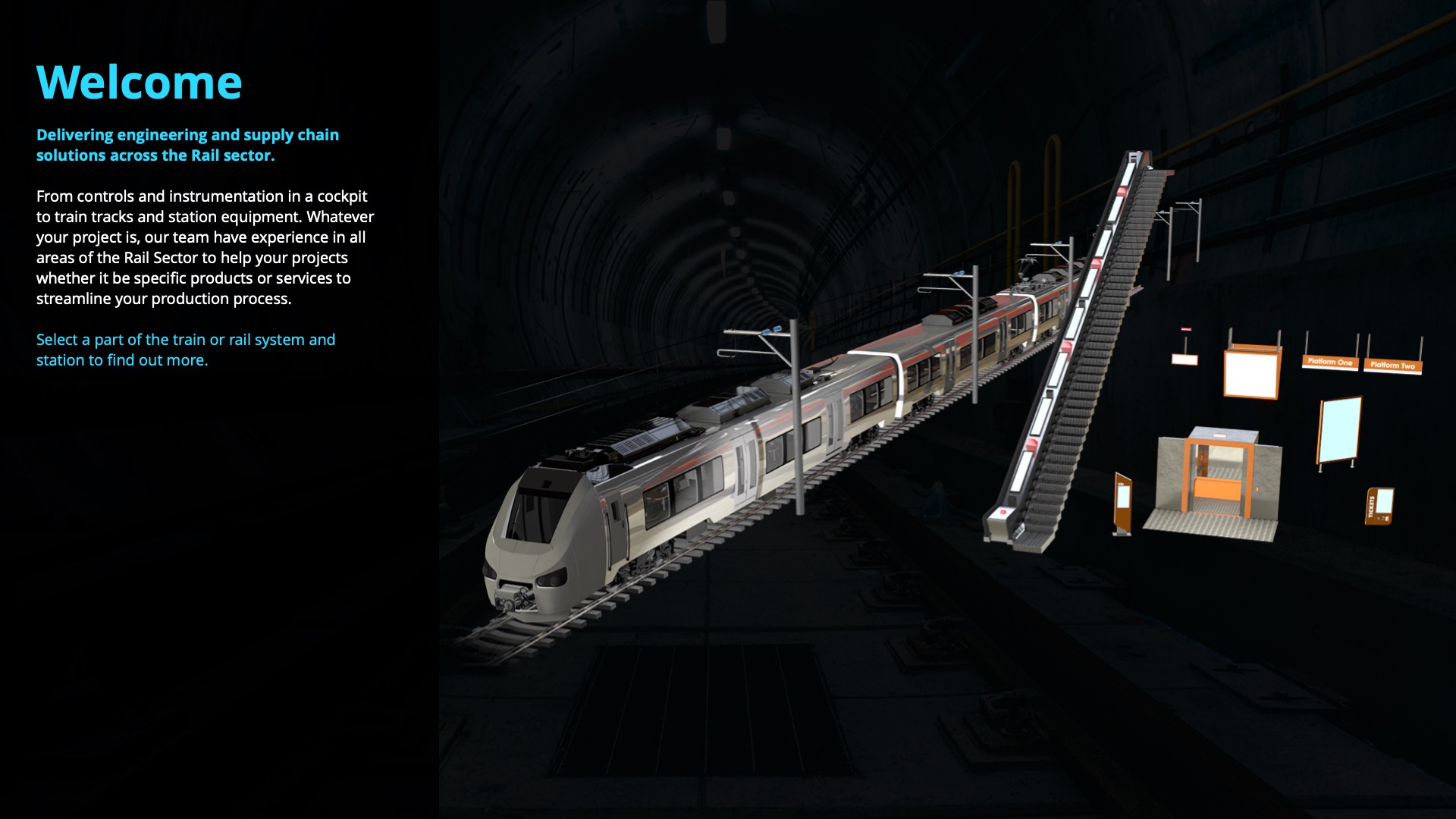Select the Platform One hanging sign
Image resolution: width=1456 pixels, height=819 pixels.
[x=1329, y=362]
